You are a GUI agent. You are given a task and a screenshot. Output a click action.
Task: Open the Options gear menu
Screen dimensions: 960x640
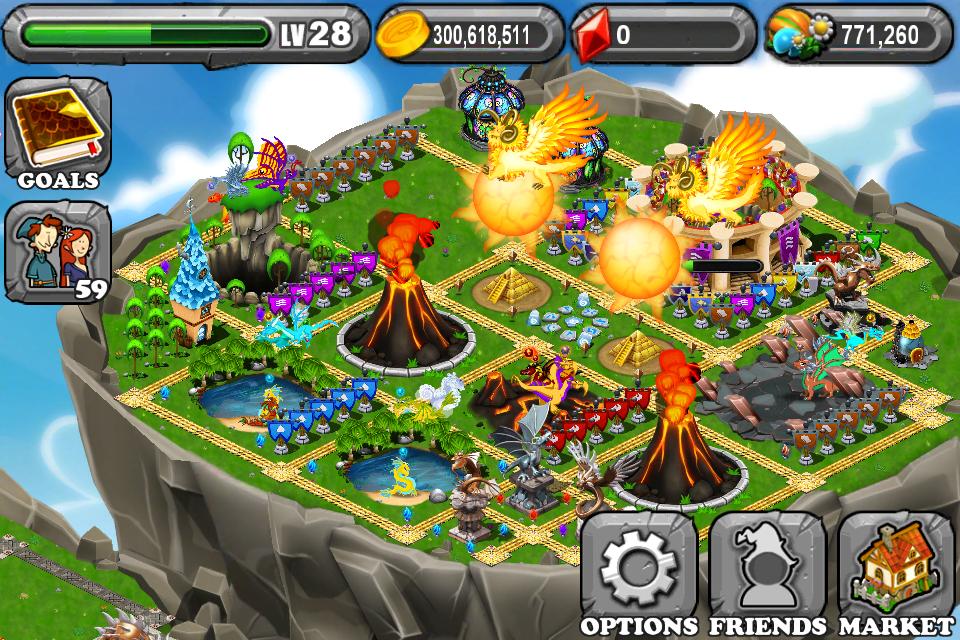638,572
